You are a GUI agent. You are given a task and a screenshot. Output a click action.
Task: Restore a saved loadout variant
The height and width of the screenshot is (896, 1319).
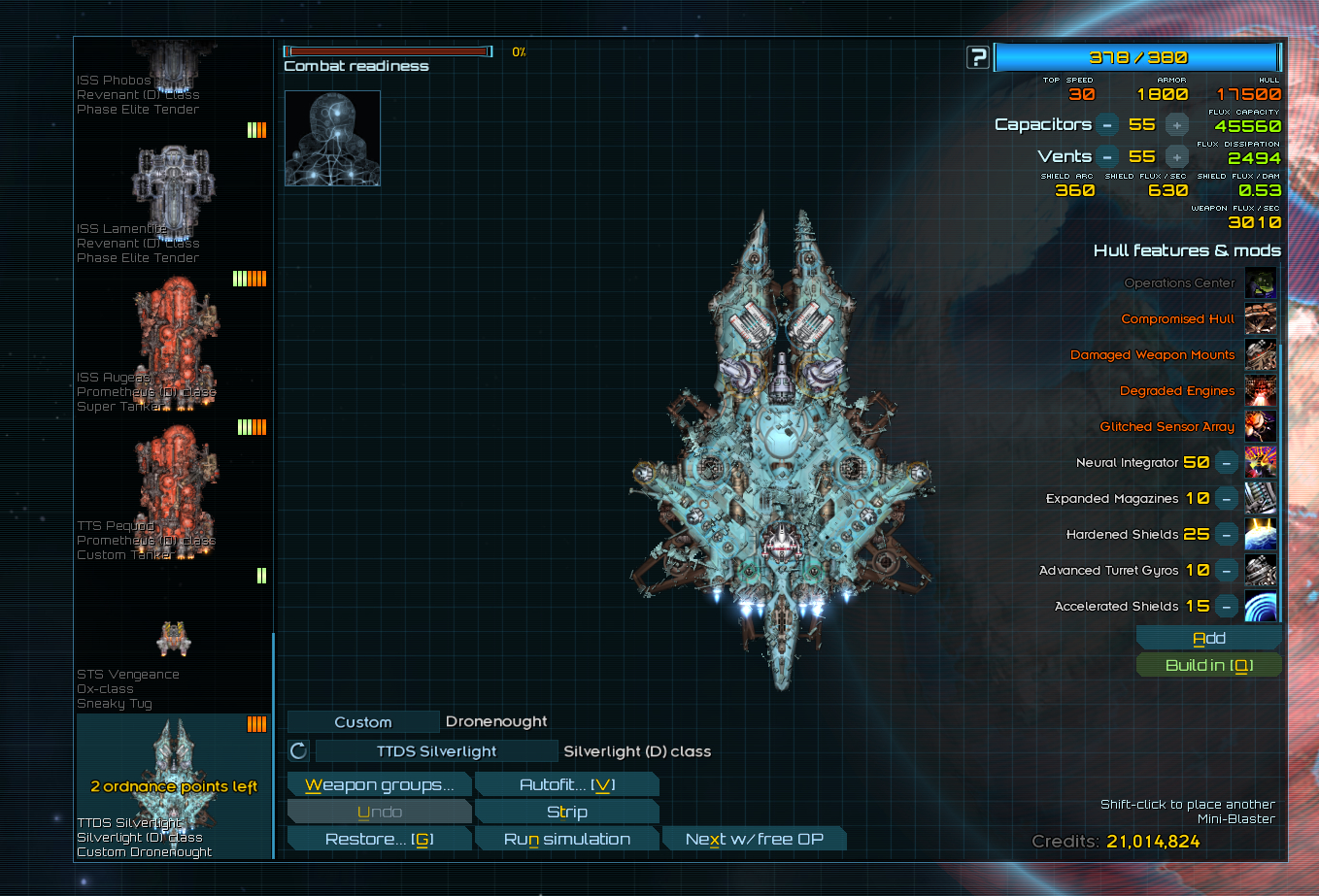click(379, 840)
